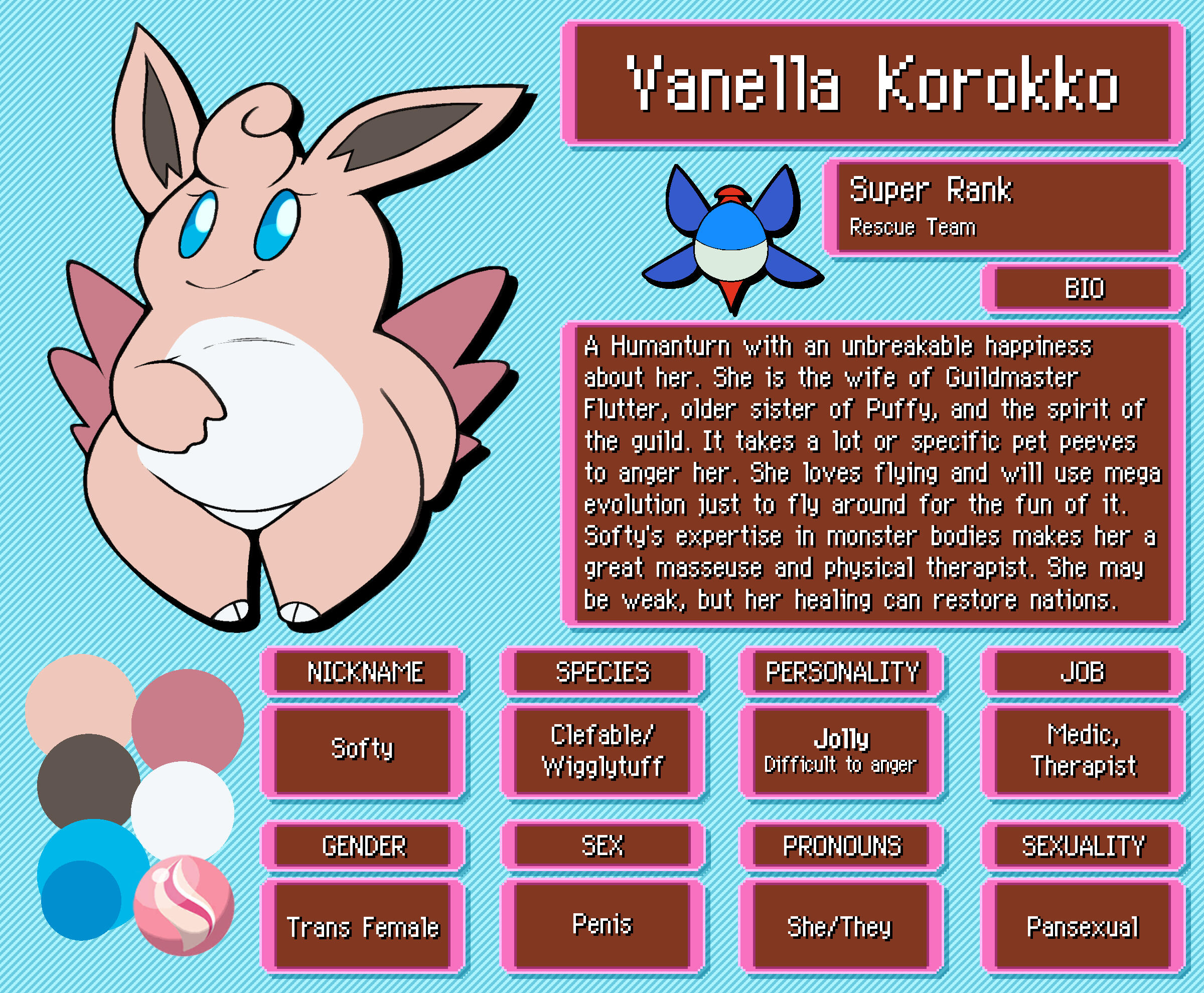
Task: Open the BIO header panel
Action: click(x=1083, y=289)
